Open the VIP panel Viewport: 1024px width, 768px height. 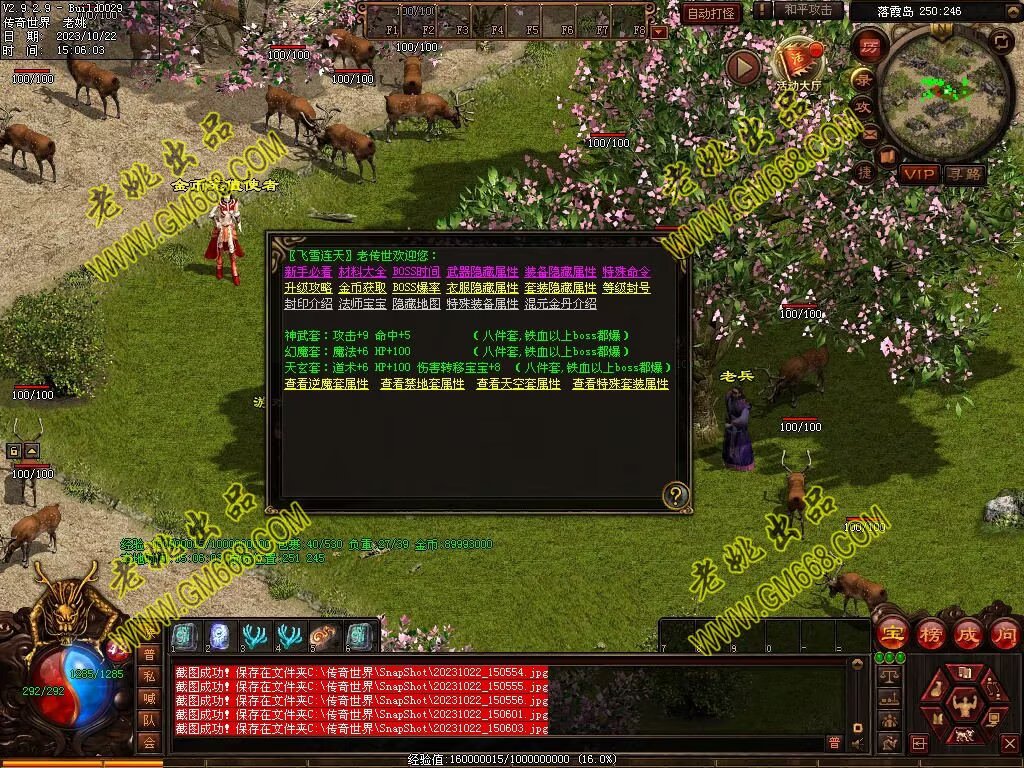click(918, 174)
